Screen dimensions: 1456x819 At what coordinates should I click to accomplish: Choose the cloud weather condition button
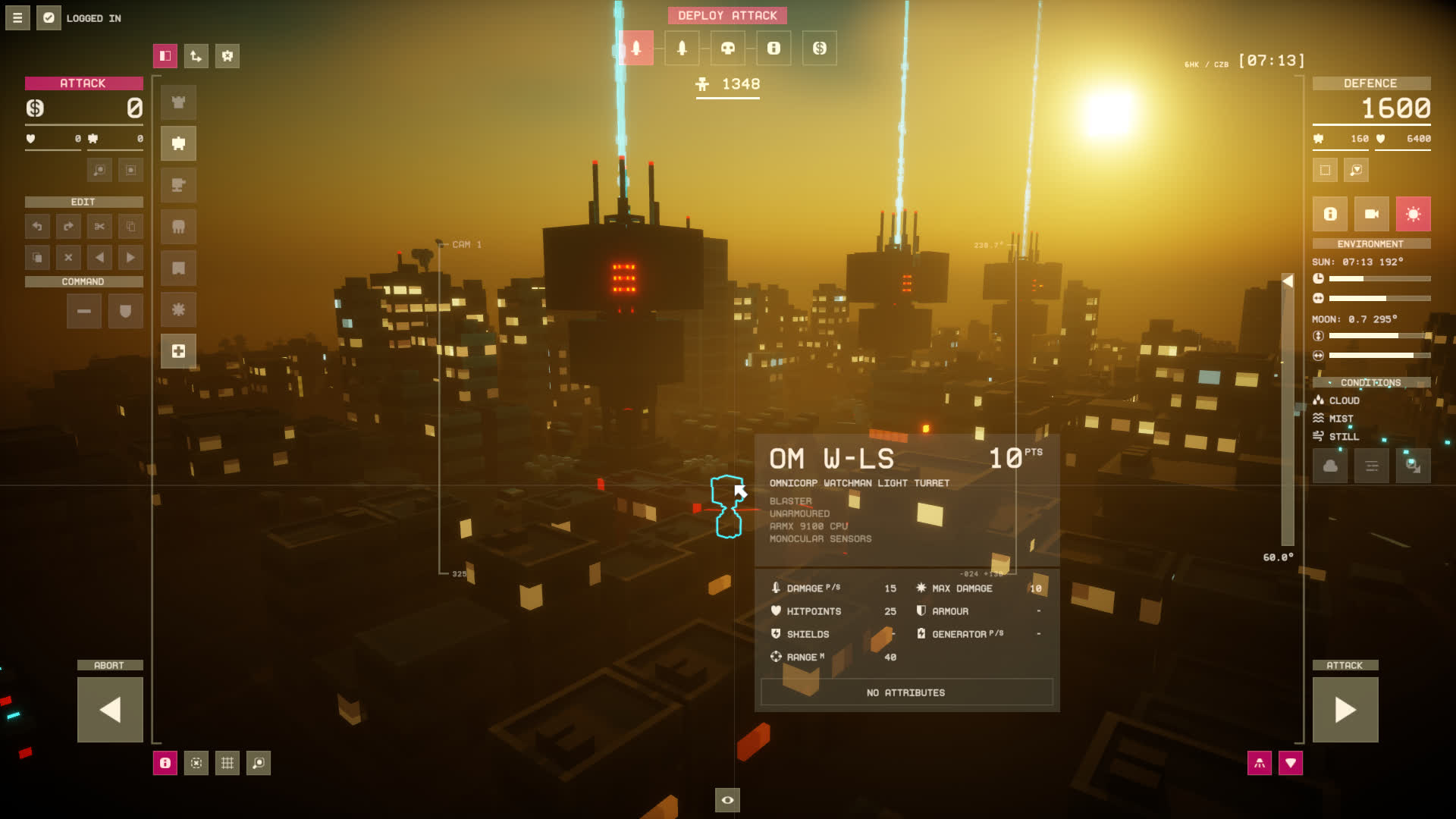1330,466
